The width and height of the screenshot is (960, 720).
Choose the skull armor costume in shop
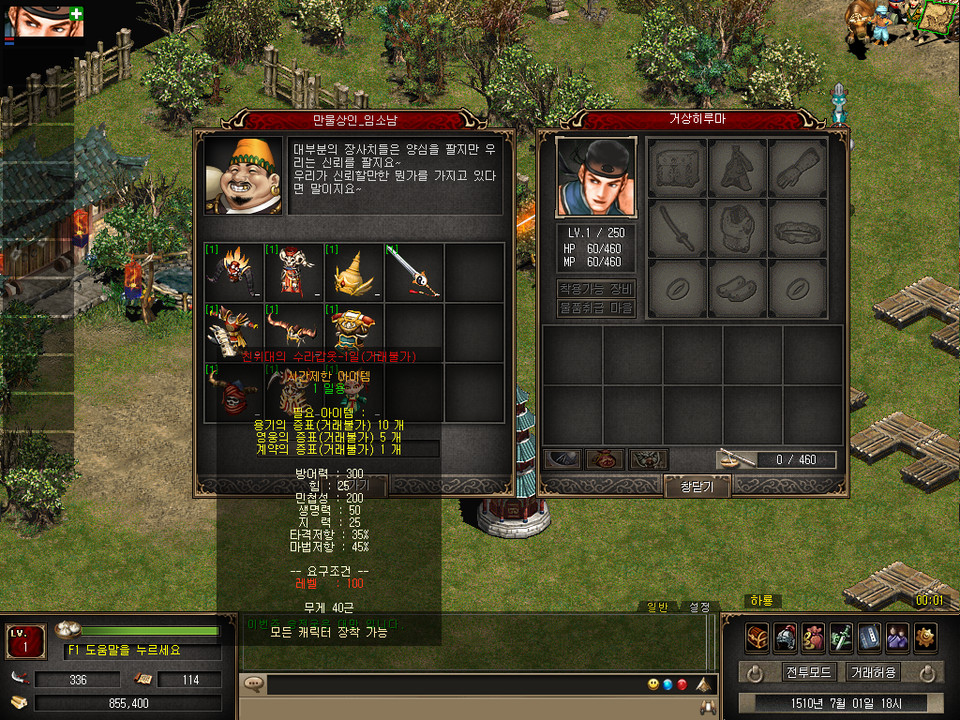(294, 271)
